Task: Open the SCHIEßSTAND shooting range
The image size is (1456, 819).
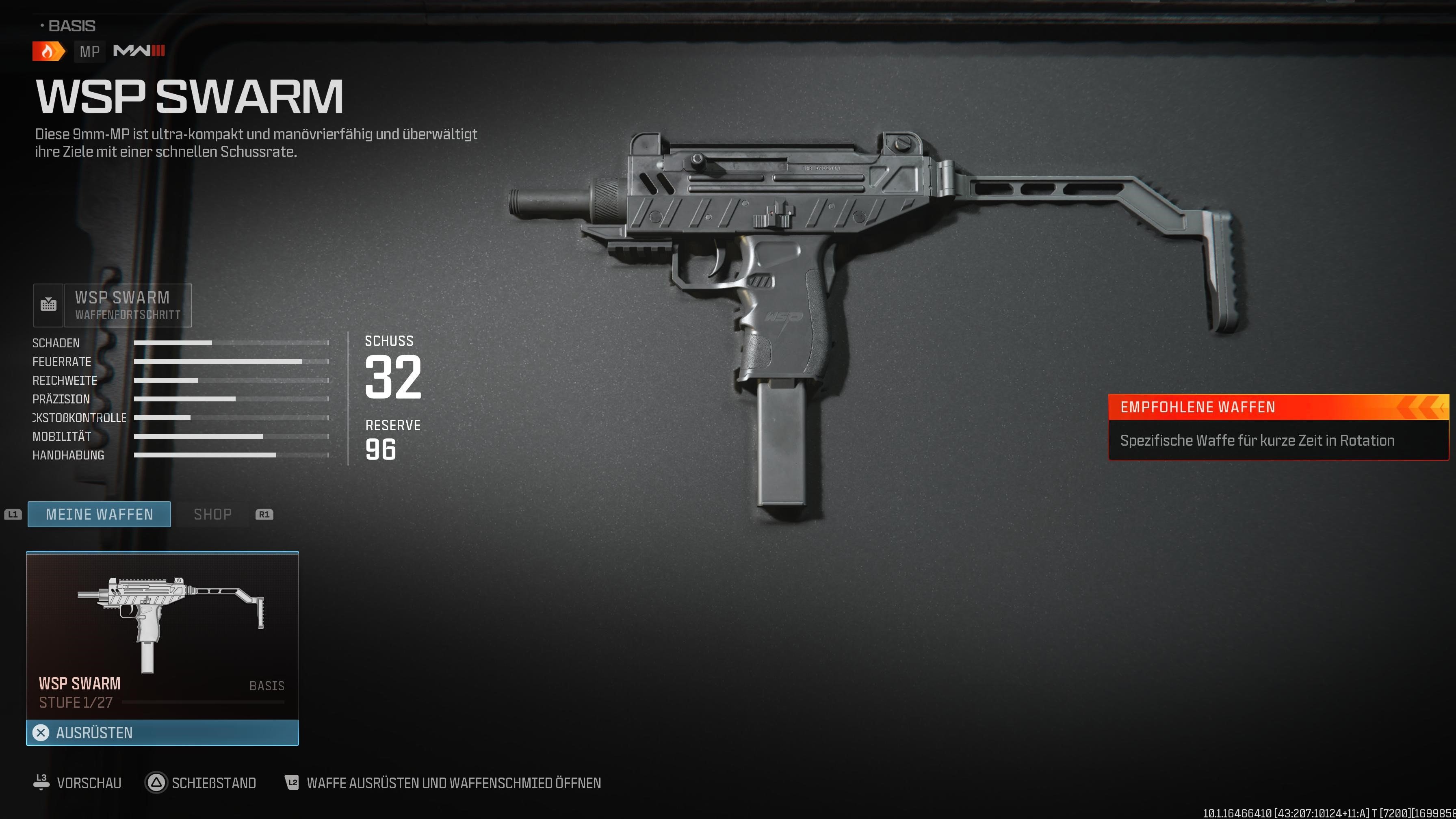Action: pyautogui.click(x=214, y=783)
